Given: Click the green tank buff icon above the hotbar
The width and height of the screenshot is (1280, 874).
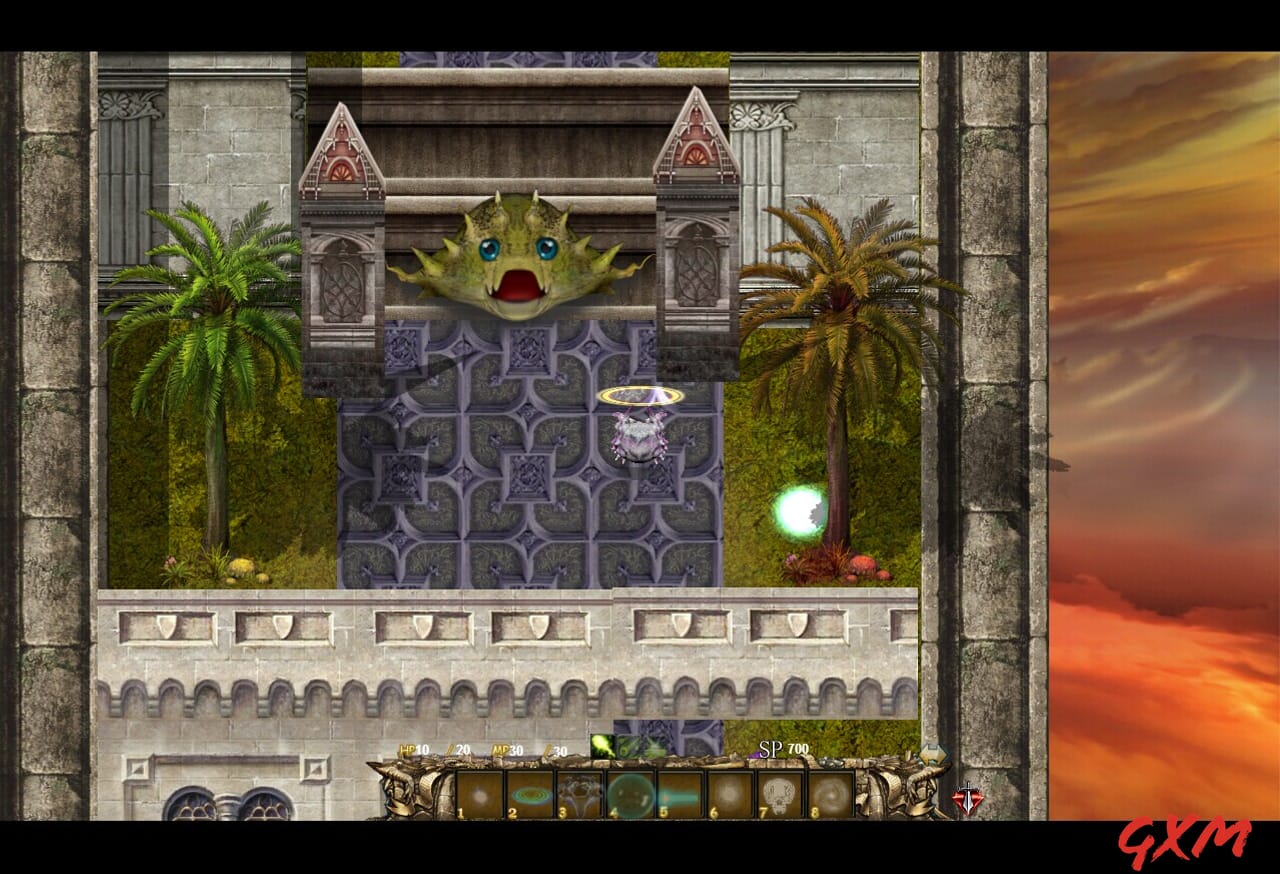Looking at the screenshot, I should tap(638, 746).
